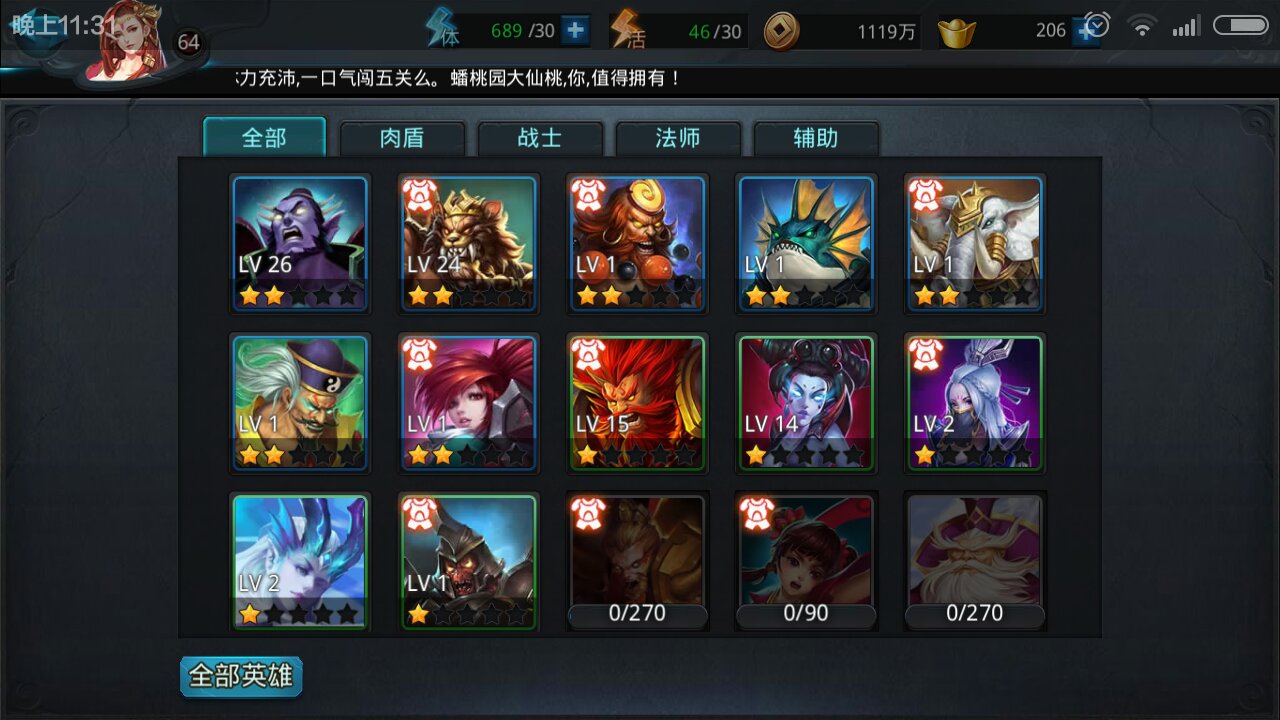The height and width of the screenshot is (720, 1280).
Task: Click the 全部英雄 button at the bottom
Action: coord(240,675)
